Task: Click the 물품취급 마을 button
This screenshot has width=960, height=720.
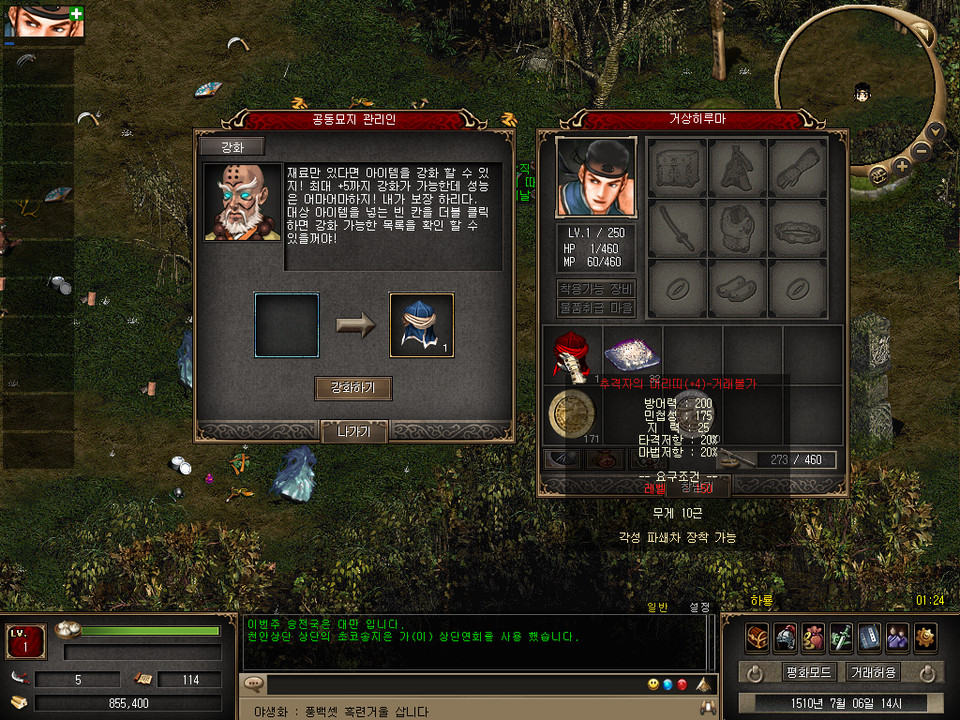Action: click(595, 308)
